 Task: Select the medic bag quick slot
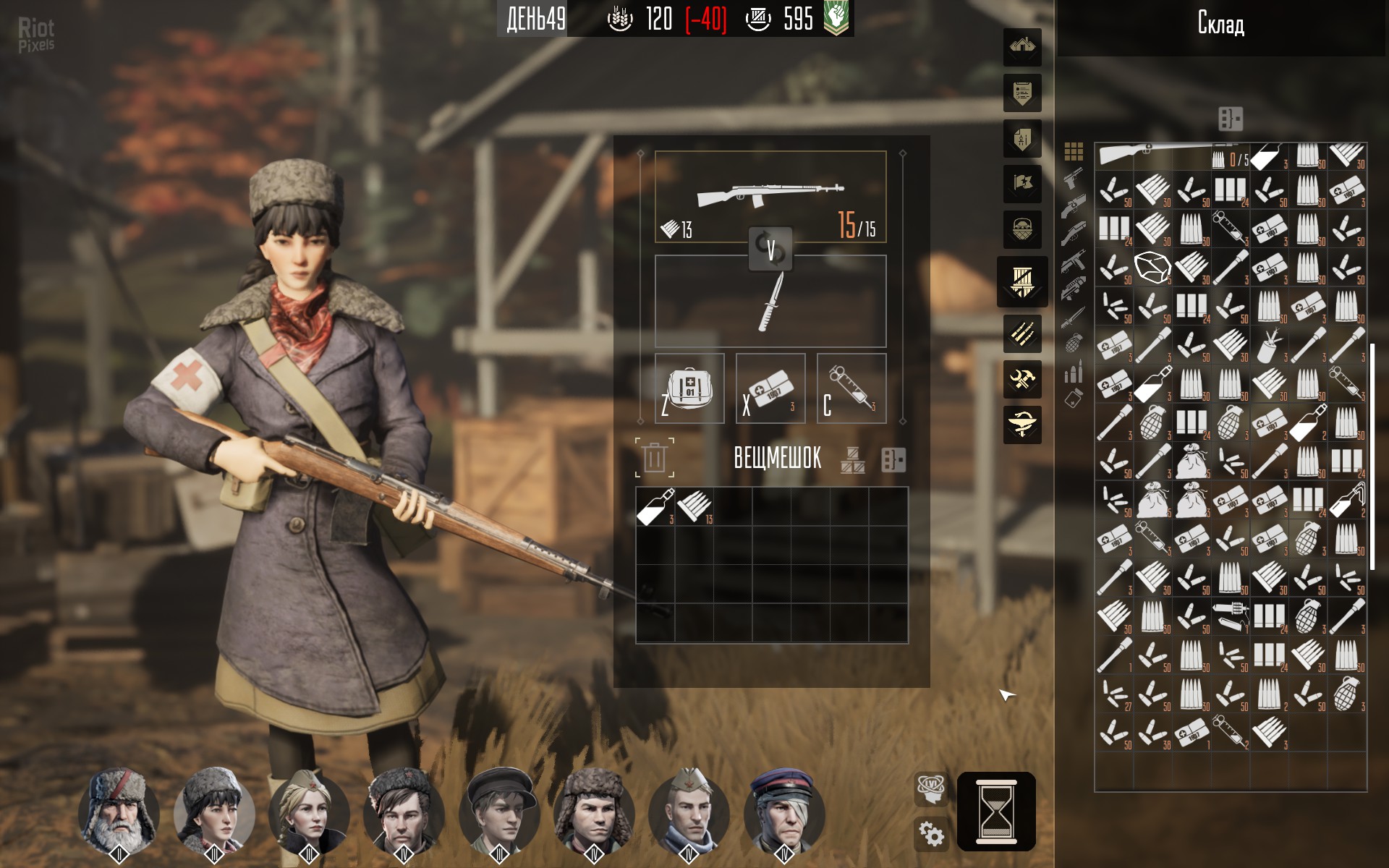coord(689,388)
